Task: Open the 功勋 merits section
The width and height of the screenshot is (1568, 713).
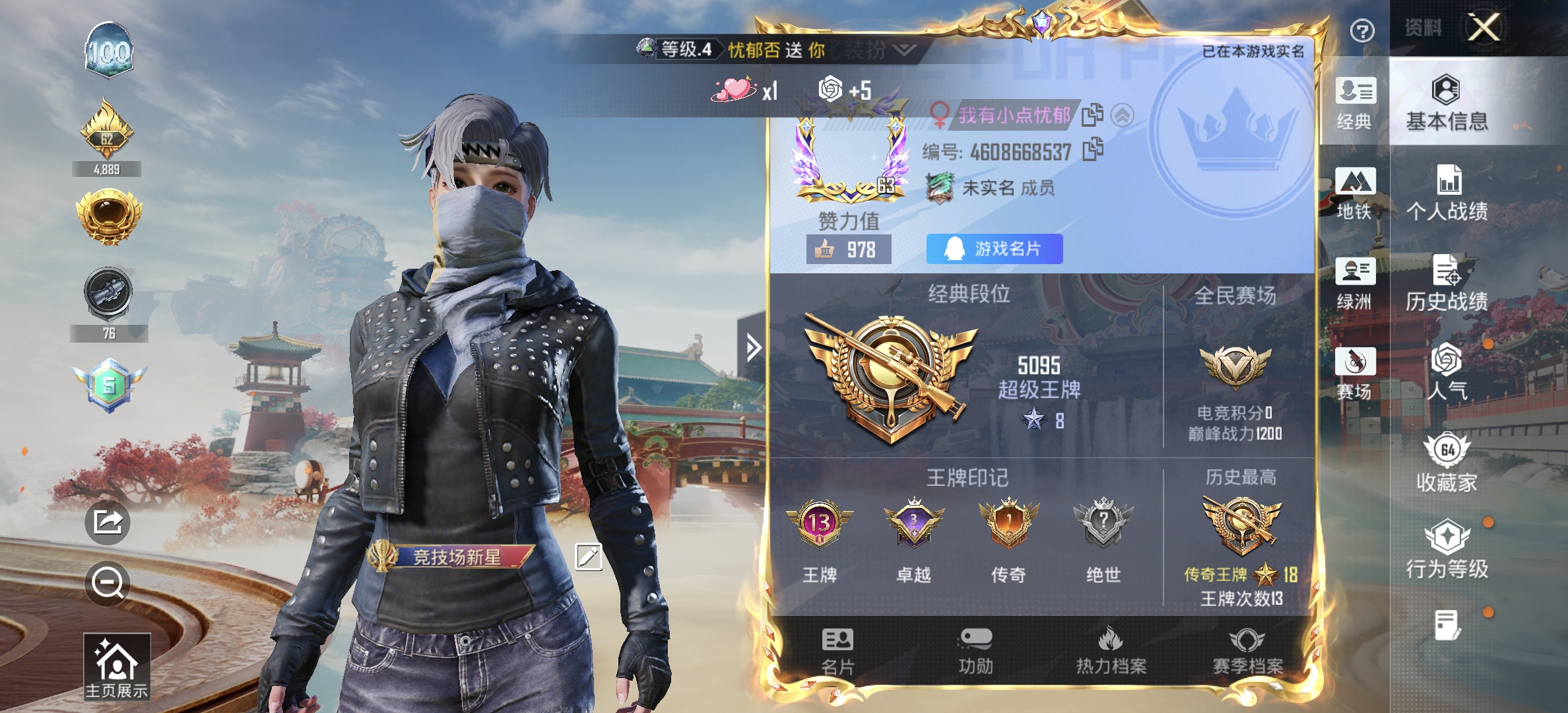Action: 975,650
